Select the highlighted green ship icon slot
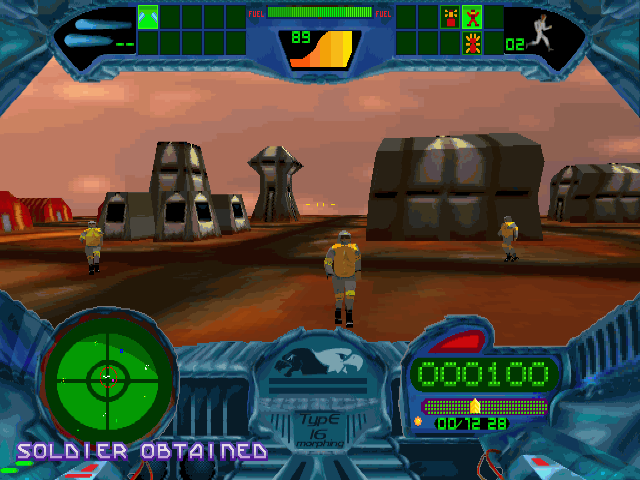This screenshot has height=480, width=640. pyautogui.click(x=148, y=17)
